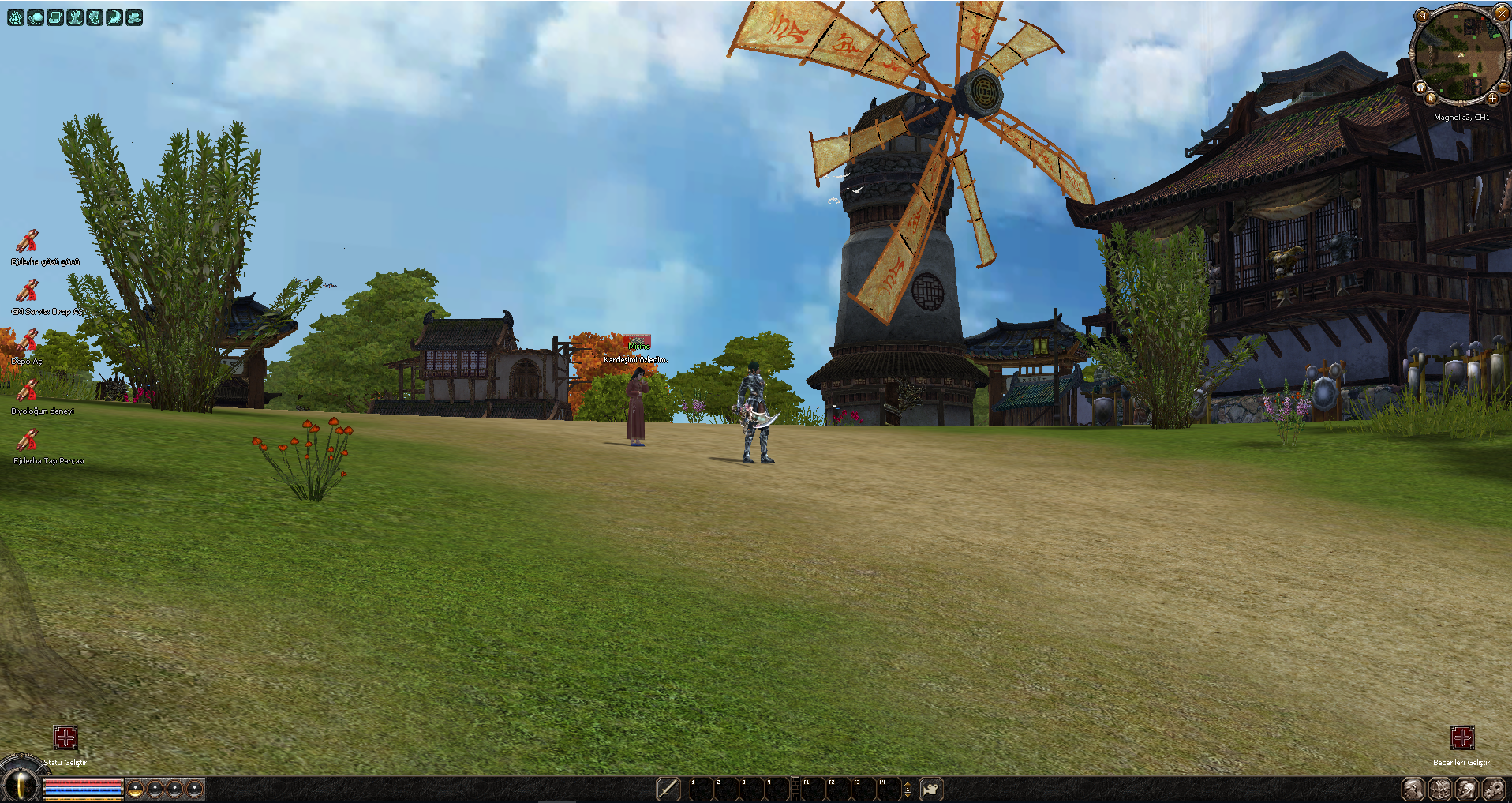The image size is (1512, 803).
Task: Select the sword attack slot on the hotbar
Action: click(x=668, y=789)
